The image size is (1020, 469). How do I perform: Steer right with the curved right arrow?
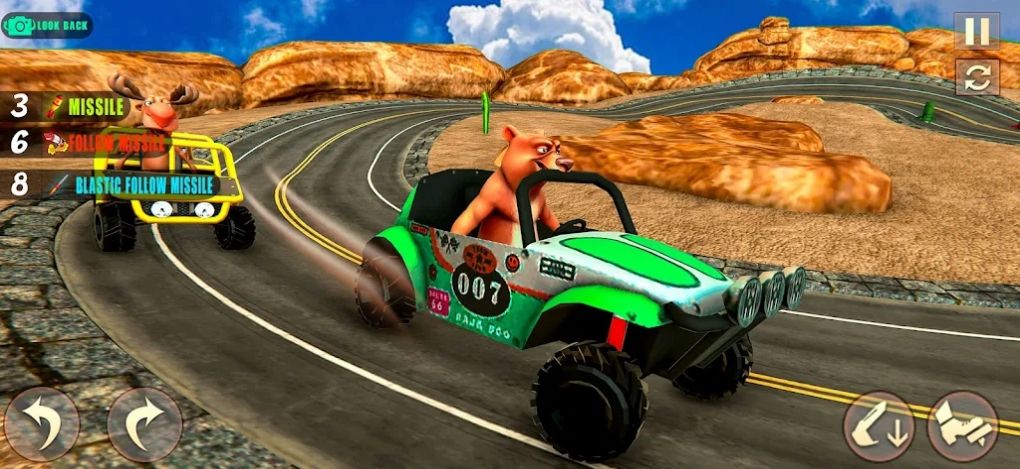tap(144, 424)
